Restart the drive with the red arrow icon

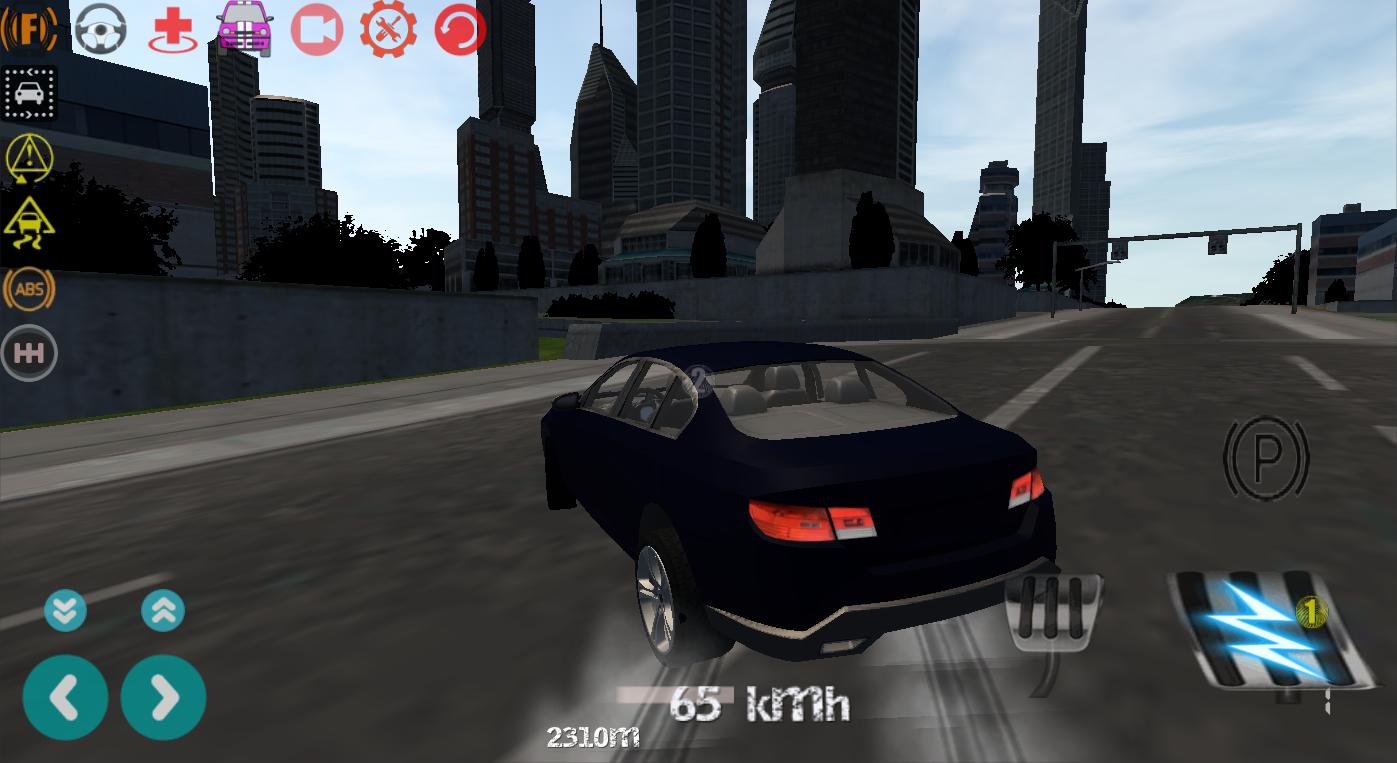pyautogui.click(x=458, y=29)
